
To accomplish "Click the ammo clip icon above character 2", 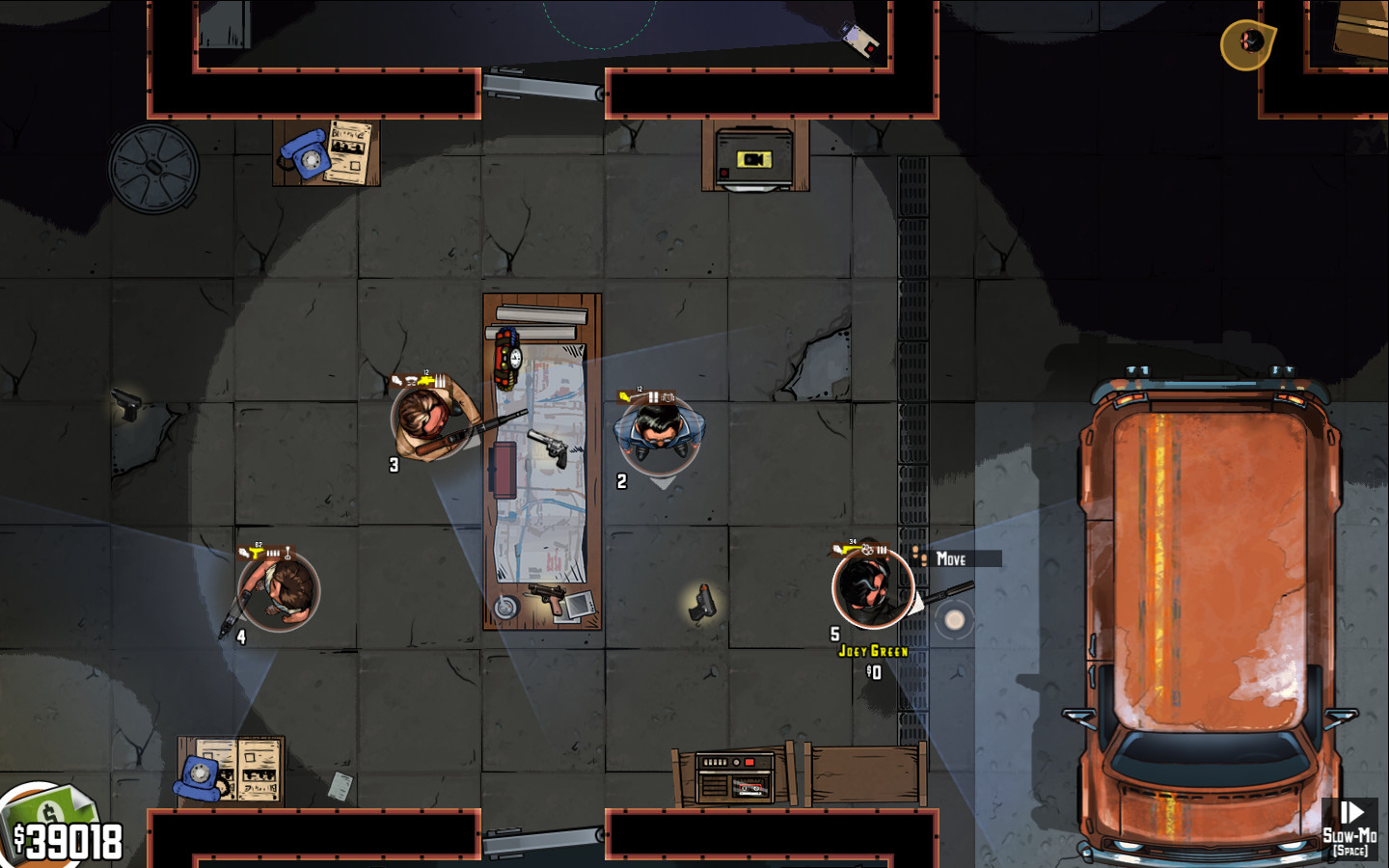I will pos(653,396).
